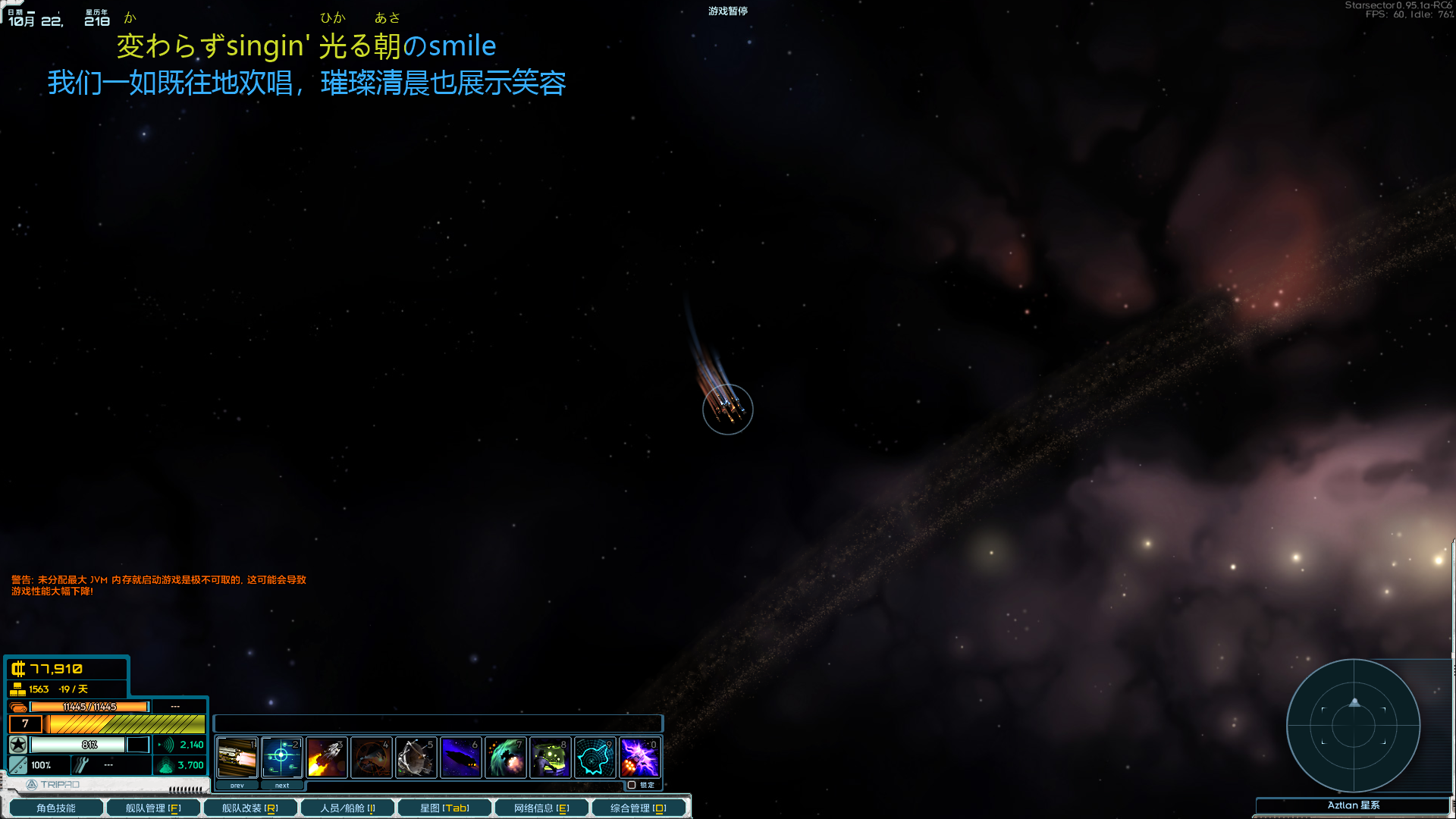Switch to the next ability bar
Viewport: 1456px width, 819px height.
[x=282, y=786]
